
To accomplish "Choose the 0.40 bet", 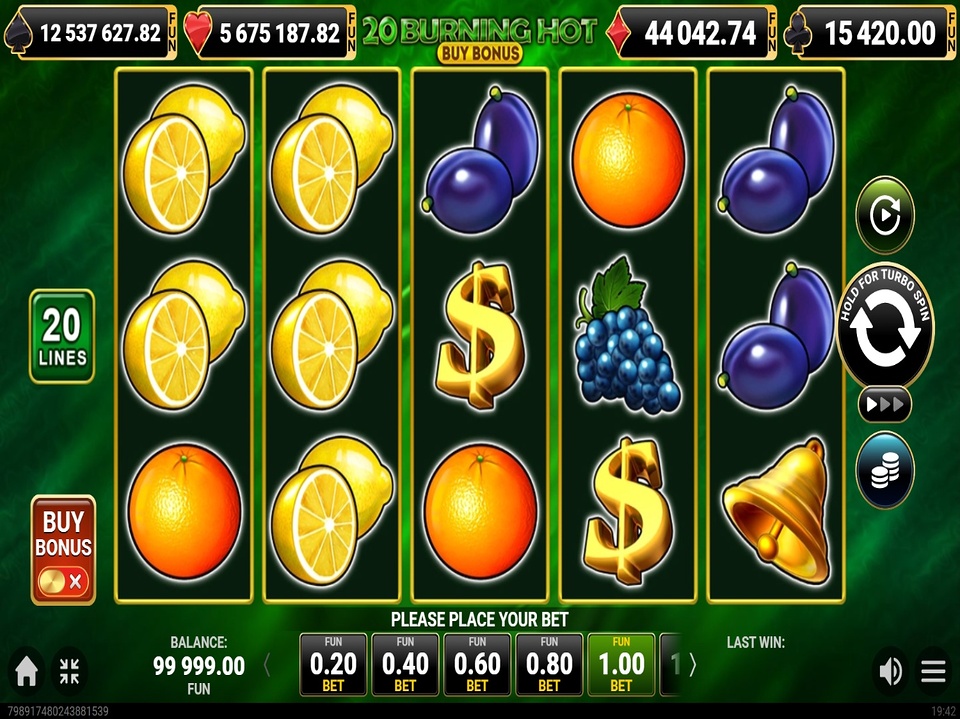I will [x=405, y=664].
